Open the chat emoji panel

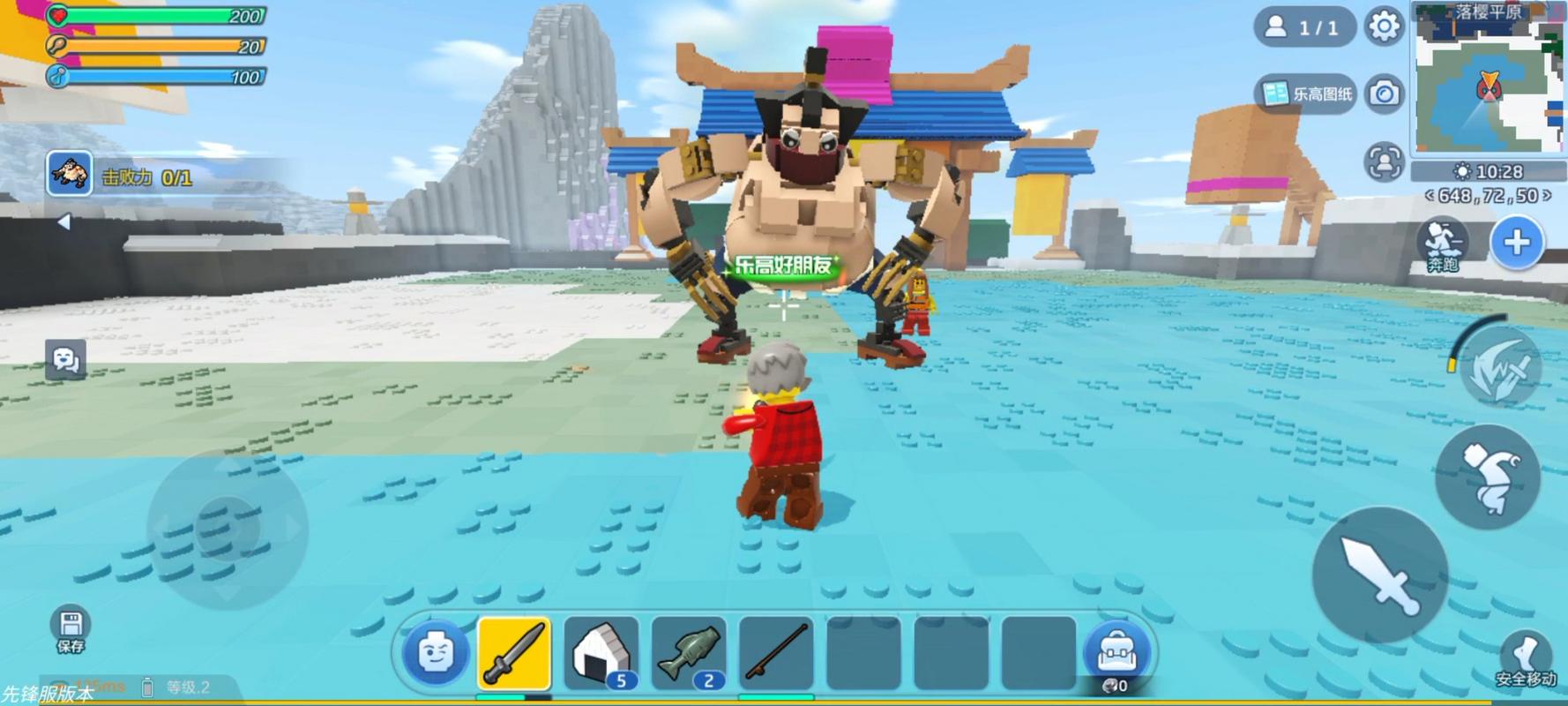pyautogui.click(x=65, y=359)
